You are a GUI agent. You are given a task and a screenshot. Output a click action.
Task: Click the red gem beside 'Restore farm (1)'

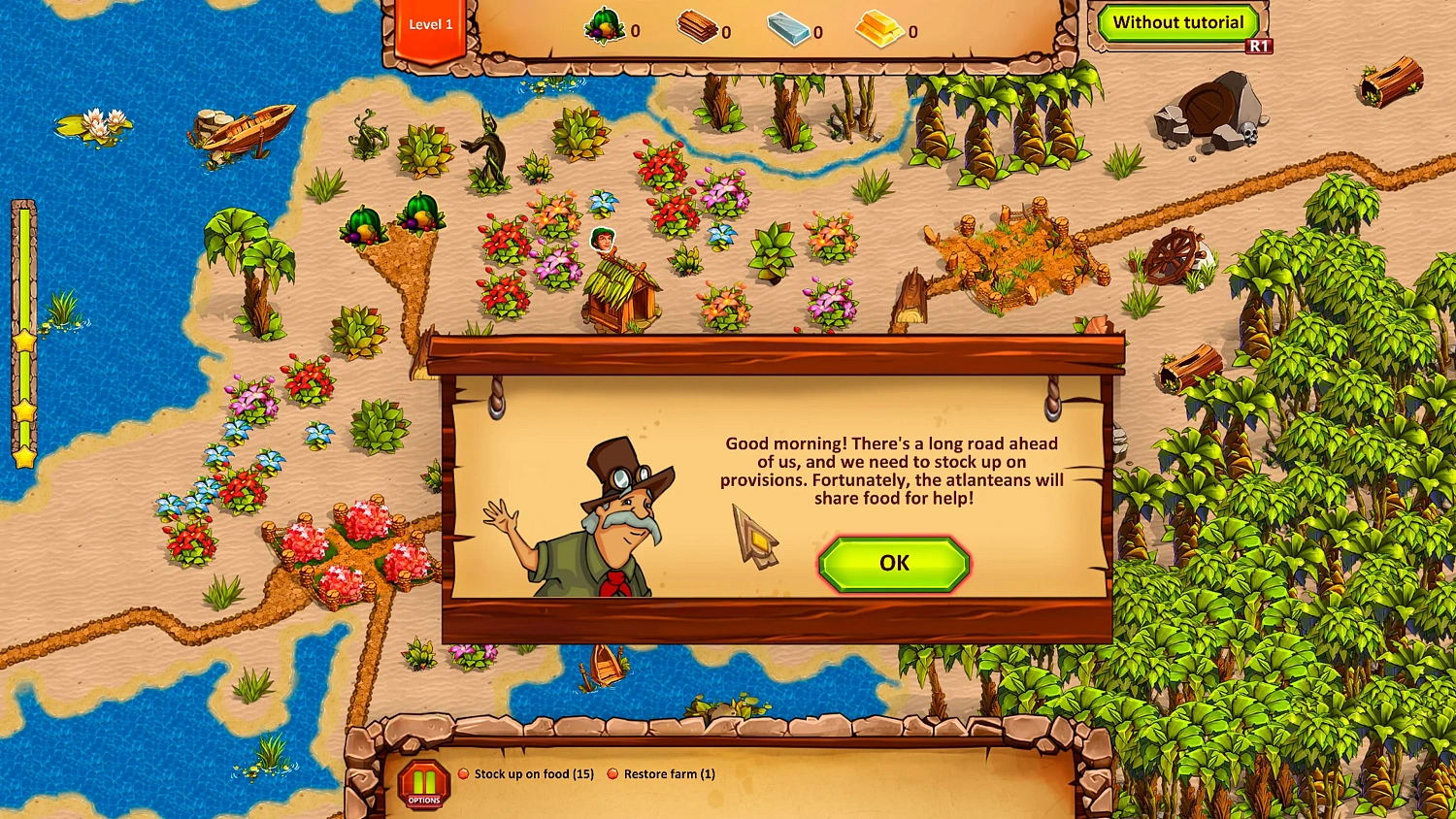612,773
